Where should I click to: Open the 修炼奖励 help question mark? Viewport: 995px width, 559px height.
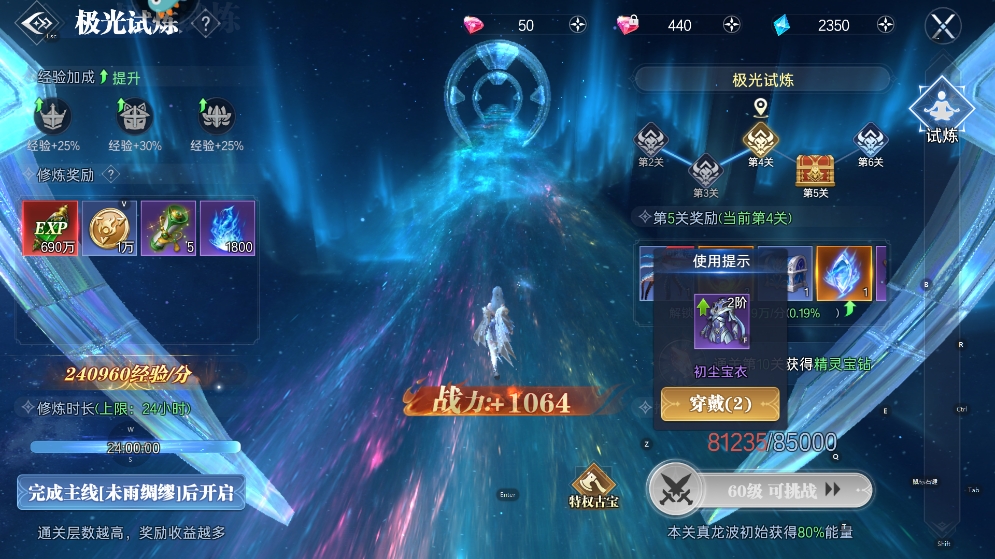click(x=111, y=174)
